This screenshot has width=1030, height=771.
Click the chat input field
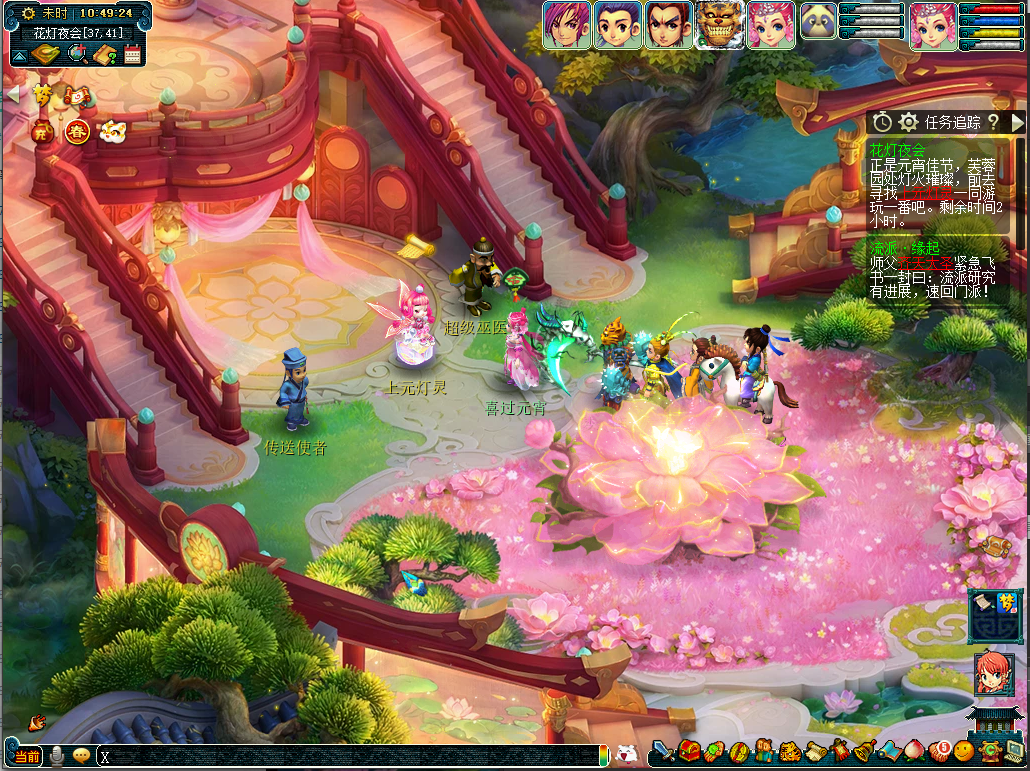point(350,756)
